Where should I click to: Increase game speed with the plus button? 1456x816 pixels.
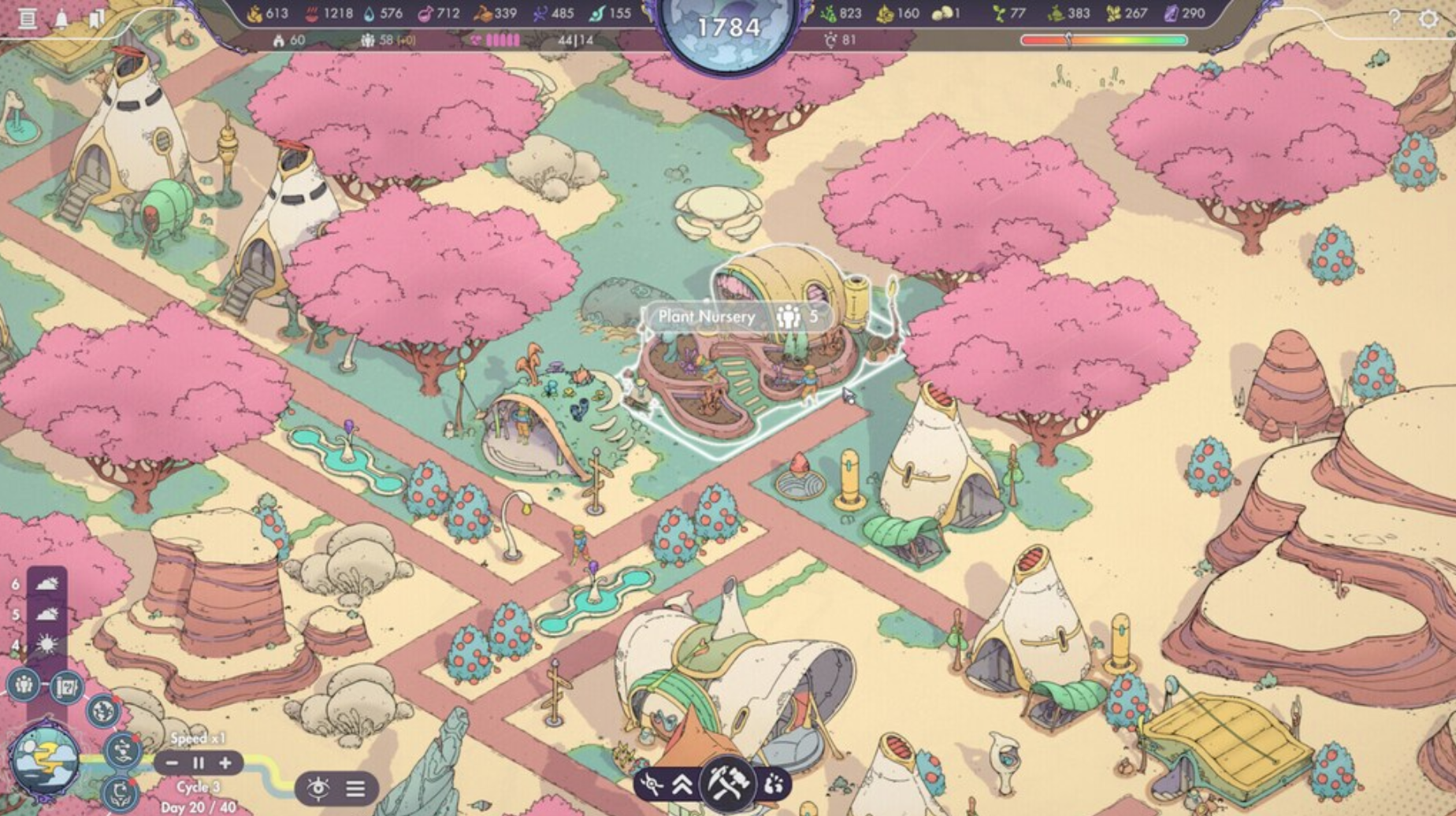click(x=226, y=763)
